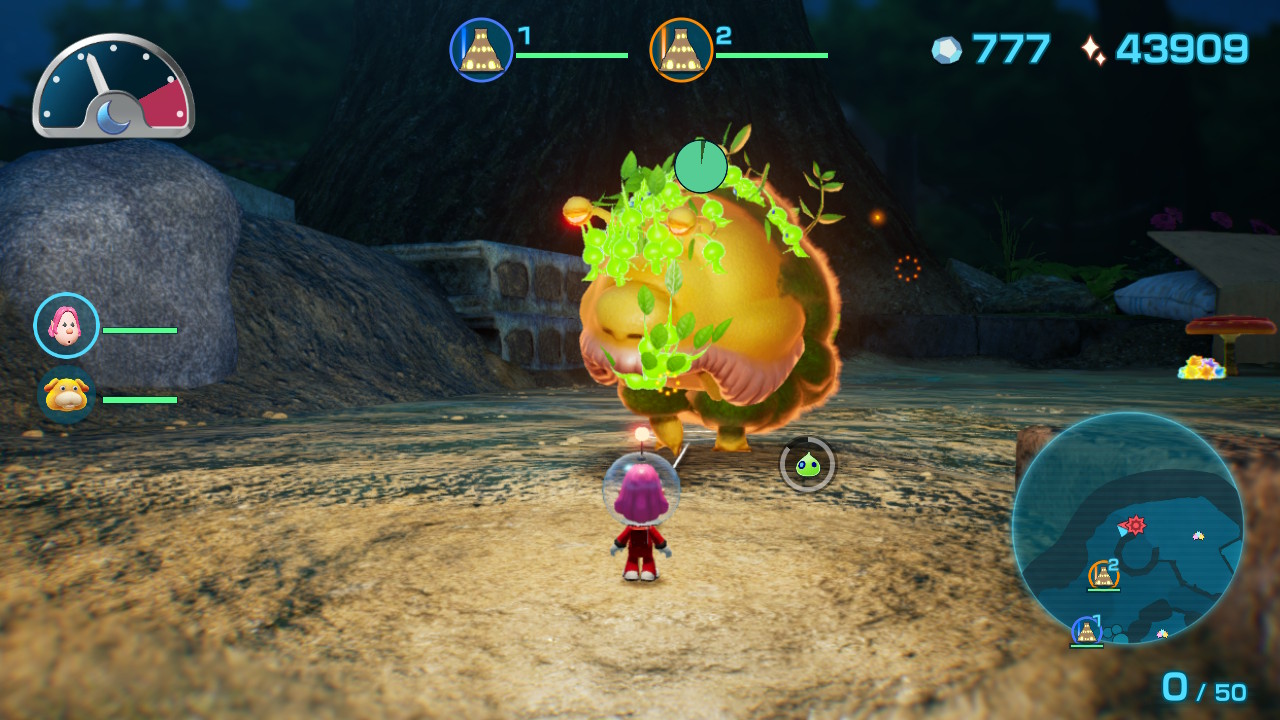Click the glowing Mossy Mireclops boss

[700, 310]
